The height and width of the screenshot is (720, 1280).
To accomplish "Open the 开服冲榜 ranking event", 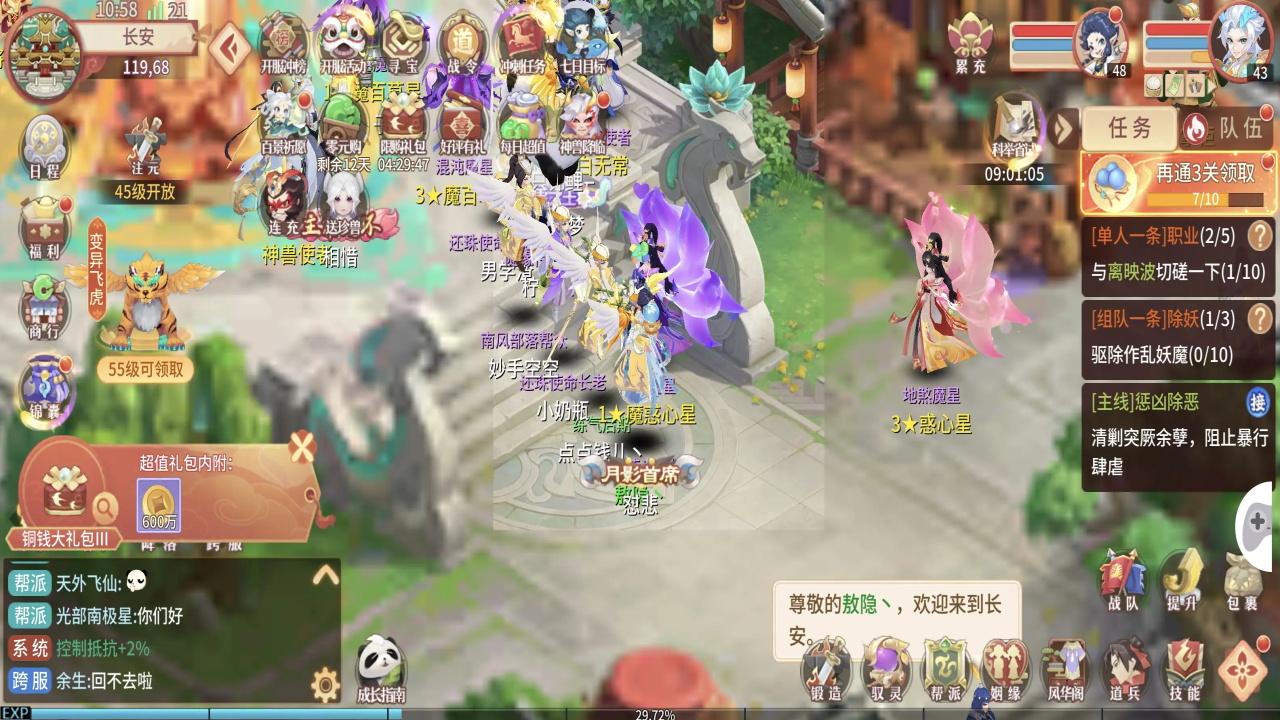I will (x=285, y=47).
